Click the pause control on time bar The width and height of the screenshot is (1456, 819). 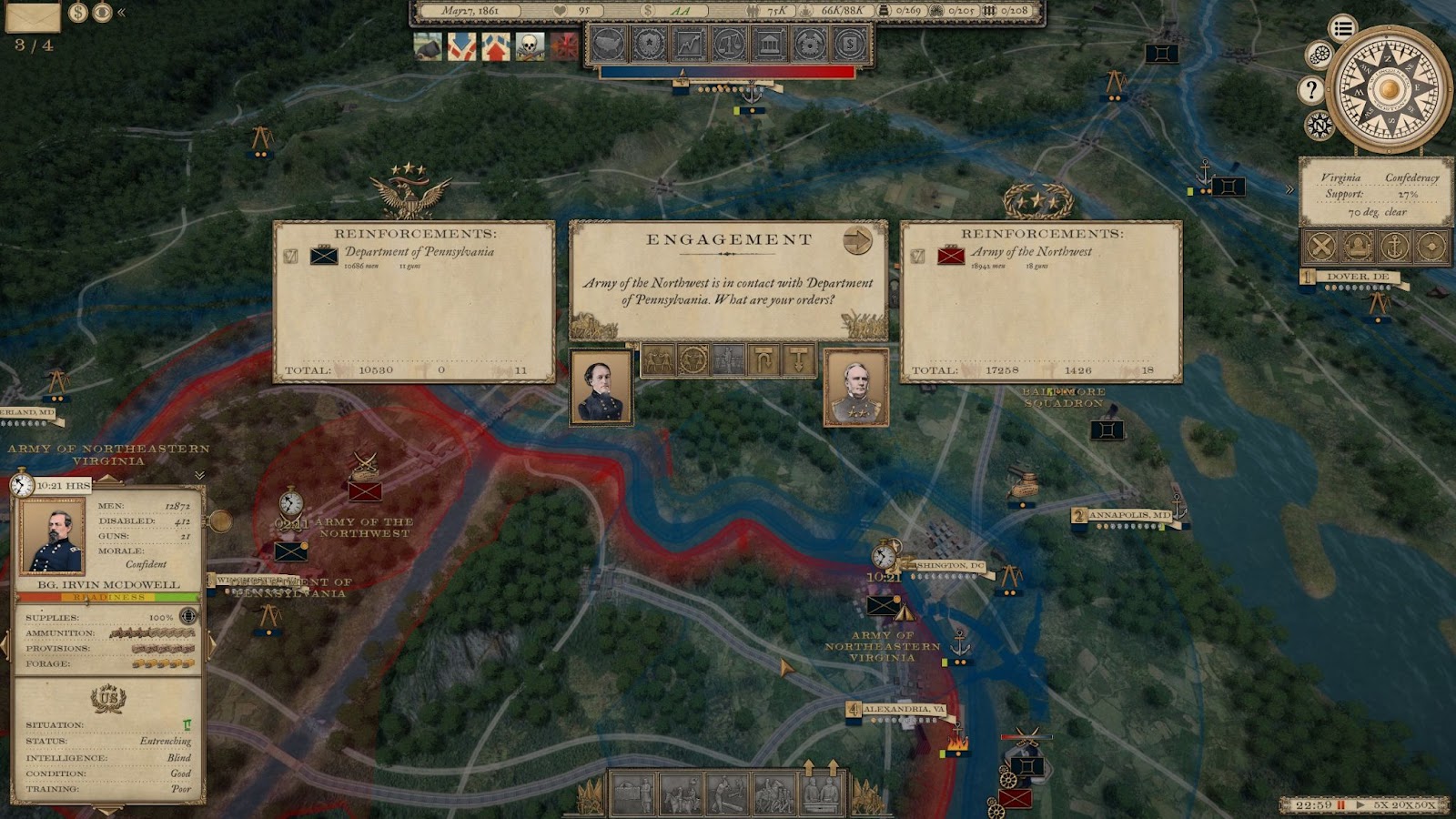[x=1340, y=805]
